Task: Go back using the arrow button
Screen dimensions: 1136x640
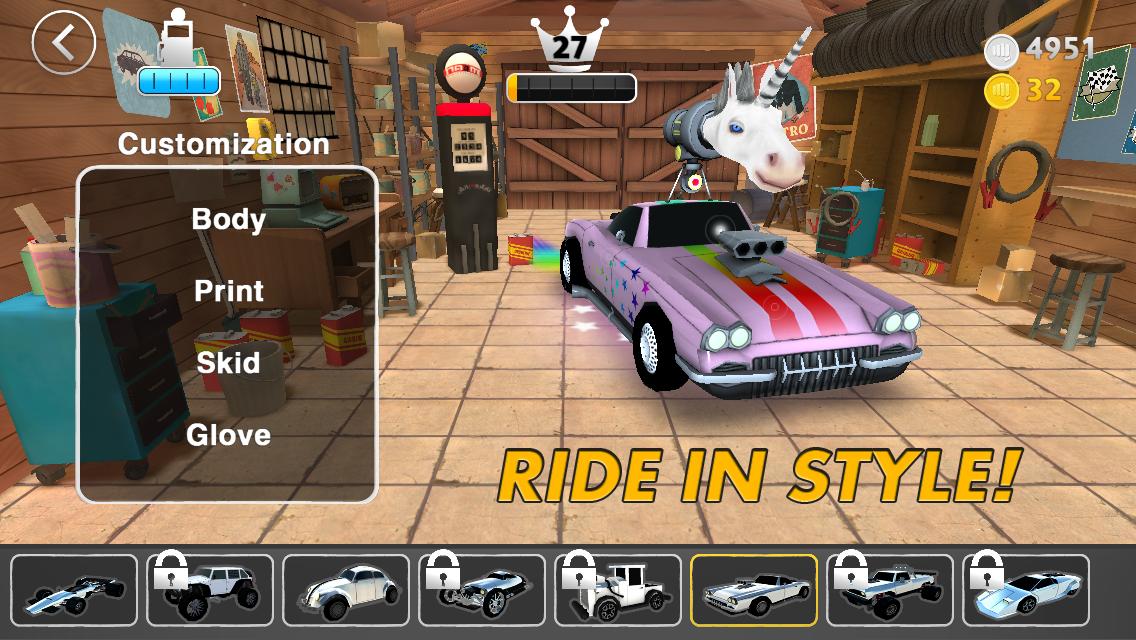Action: 63,42
